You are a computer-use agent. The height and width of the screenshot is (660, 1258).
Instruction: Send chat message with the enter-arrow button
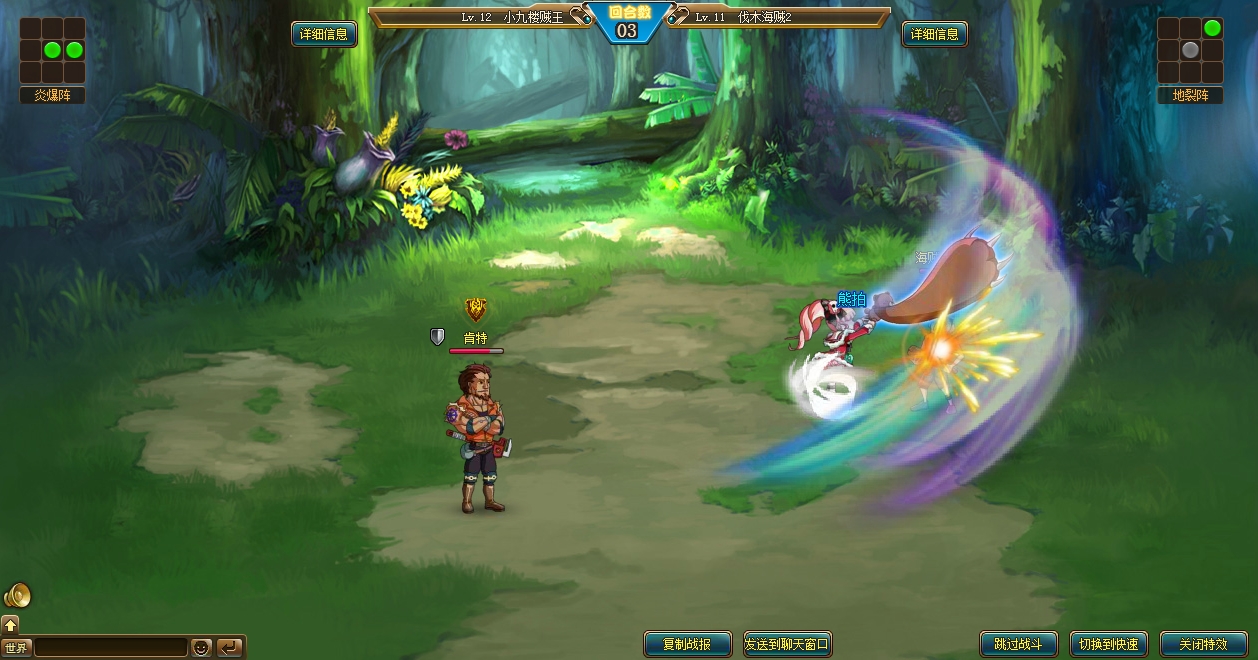tap(229, 648)
